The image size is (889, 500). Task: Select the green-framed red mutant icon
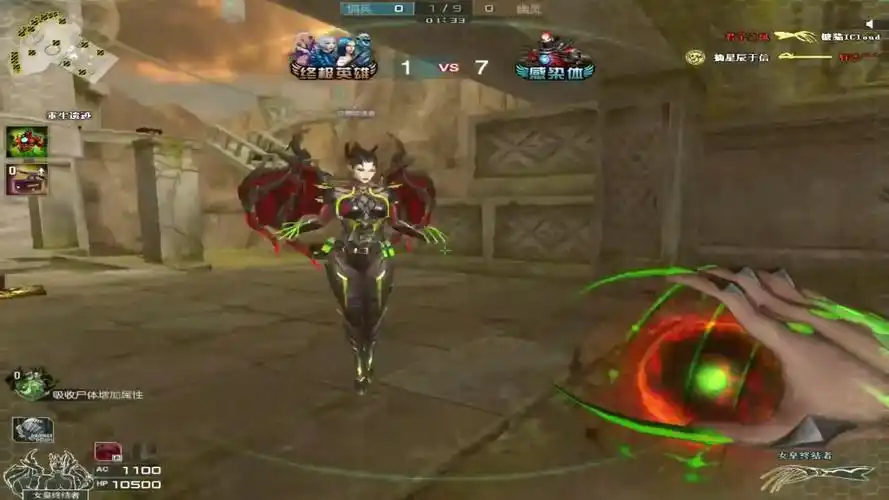(27, 141)
